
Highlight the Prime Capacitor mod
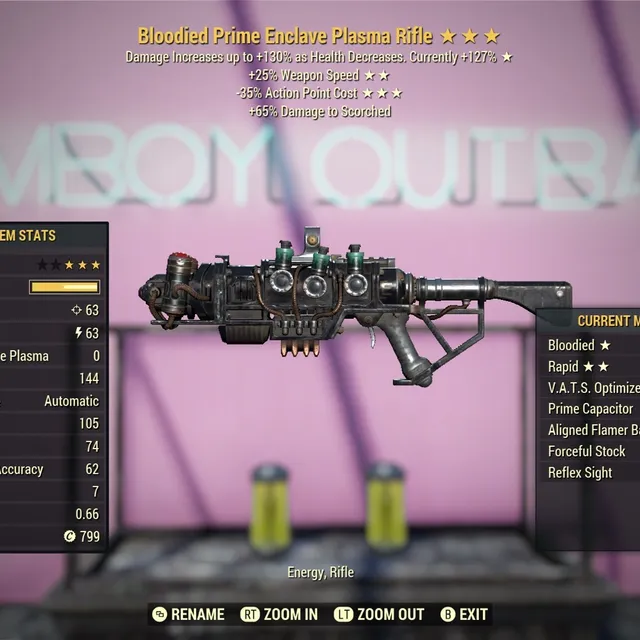591,409
